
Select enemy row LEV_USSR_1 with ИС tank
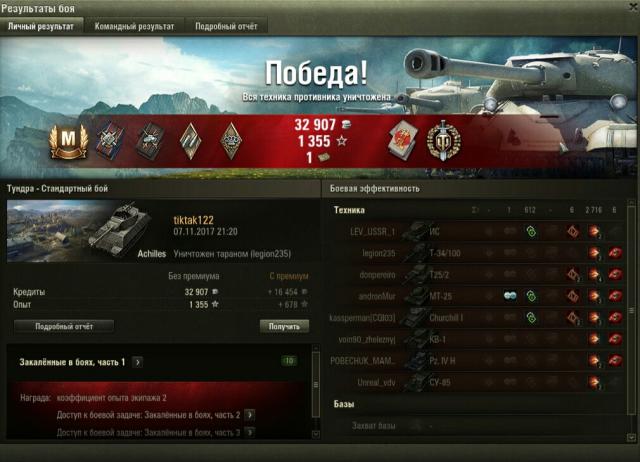click(480, 232)
